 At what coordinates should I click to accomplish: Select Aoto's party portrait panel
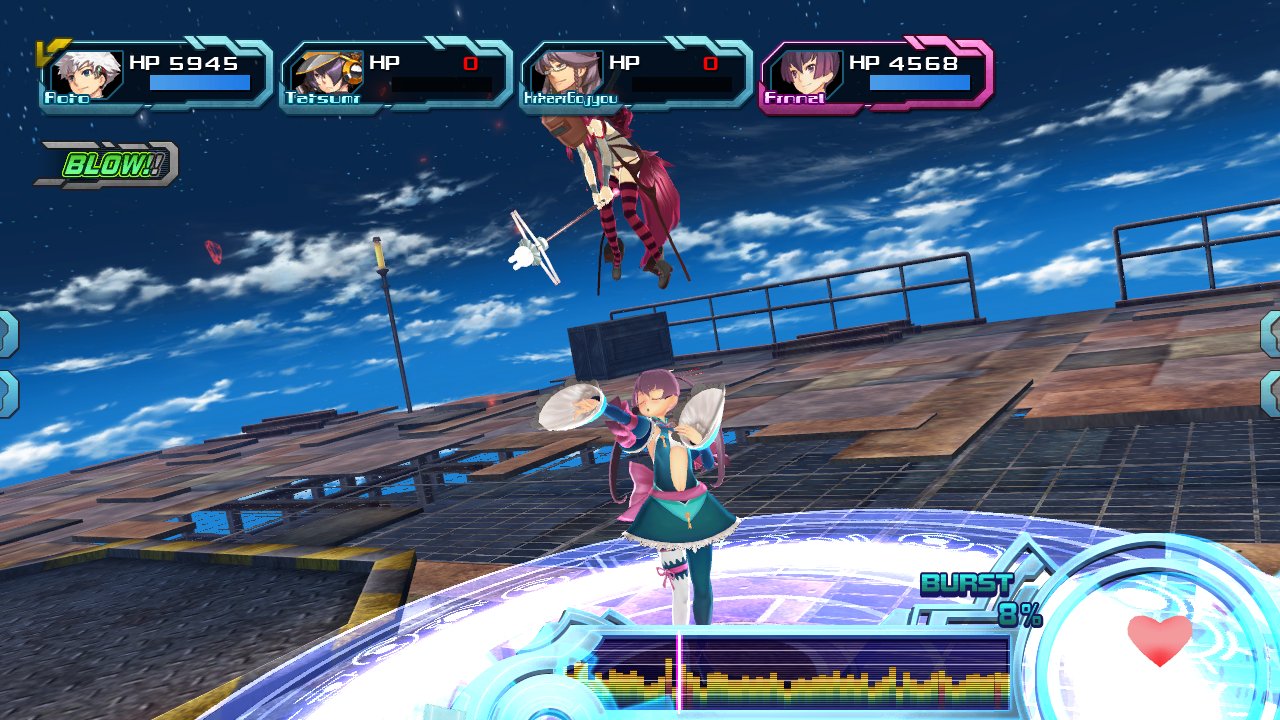coord(156,76)
